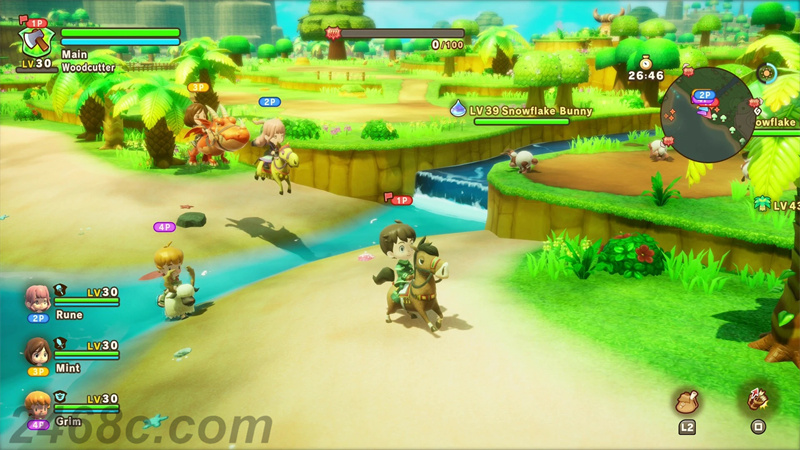The image size is (800, 450).
Task: Click the circular minimap
Action: pos(707,115)
